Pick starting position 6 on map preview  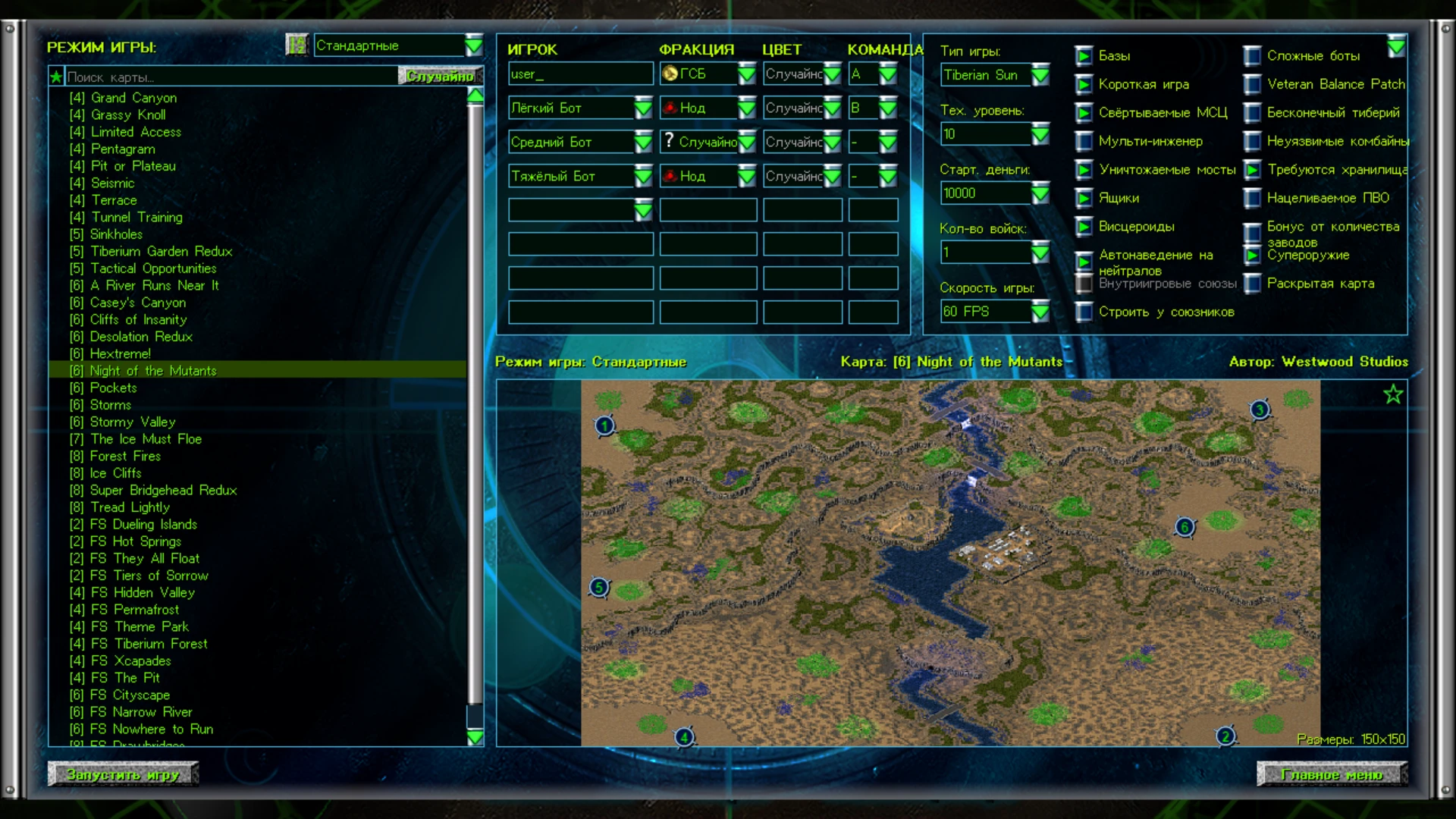point(1185,527)
